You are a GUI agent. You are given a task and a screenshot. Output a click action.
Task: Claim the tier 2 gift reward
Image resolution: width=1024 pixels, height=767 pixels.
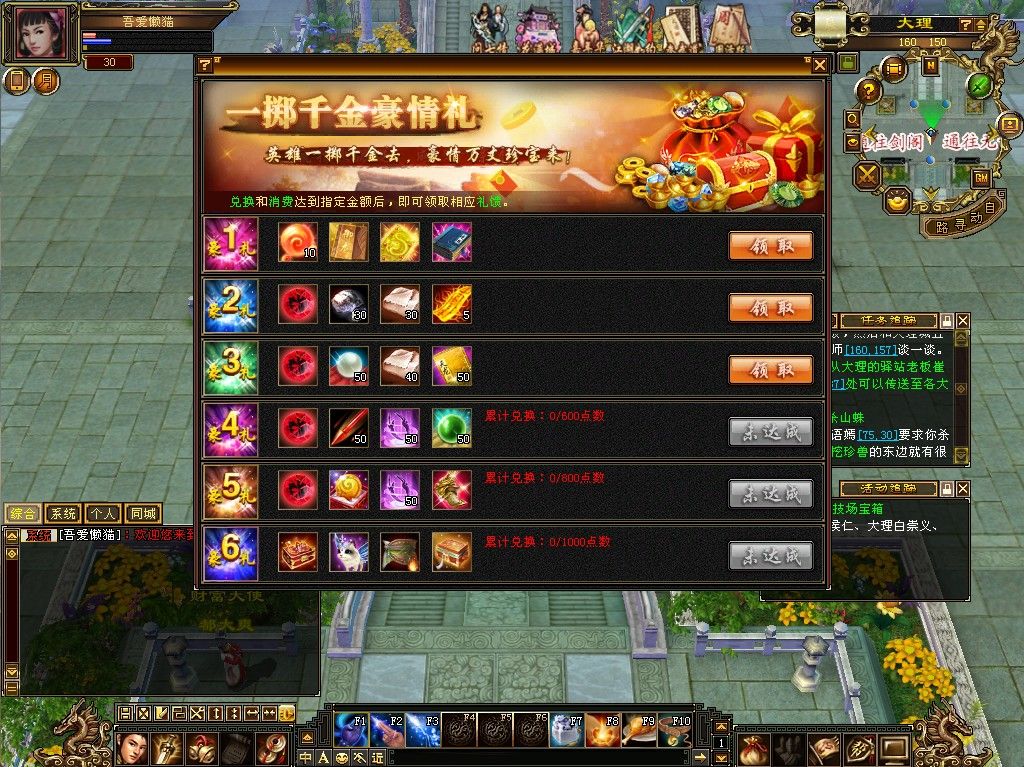(770, 308)
